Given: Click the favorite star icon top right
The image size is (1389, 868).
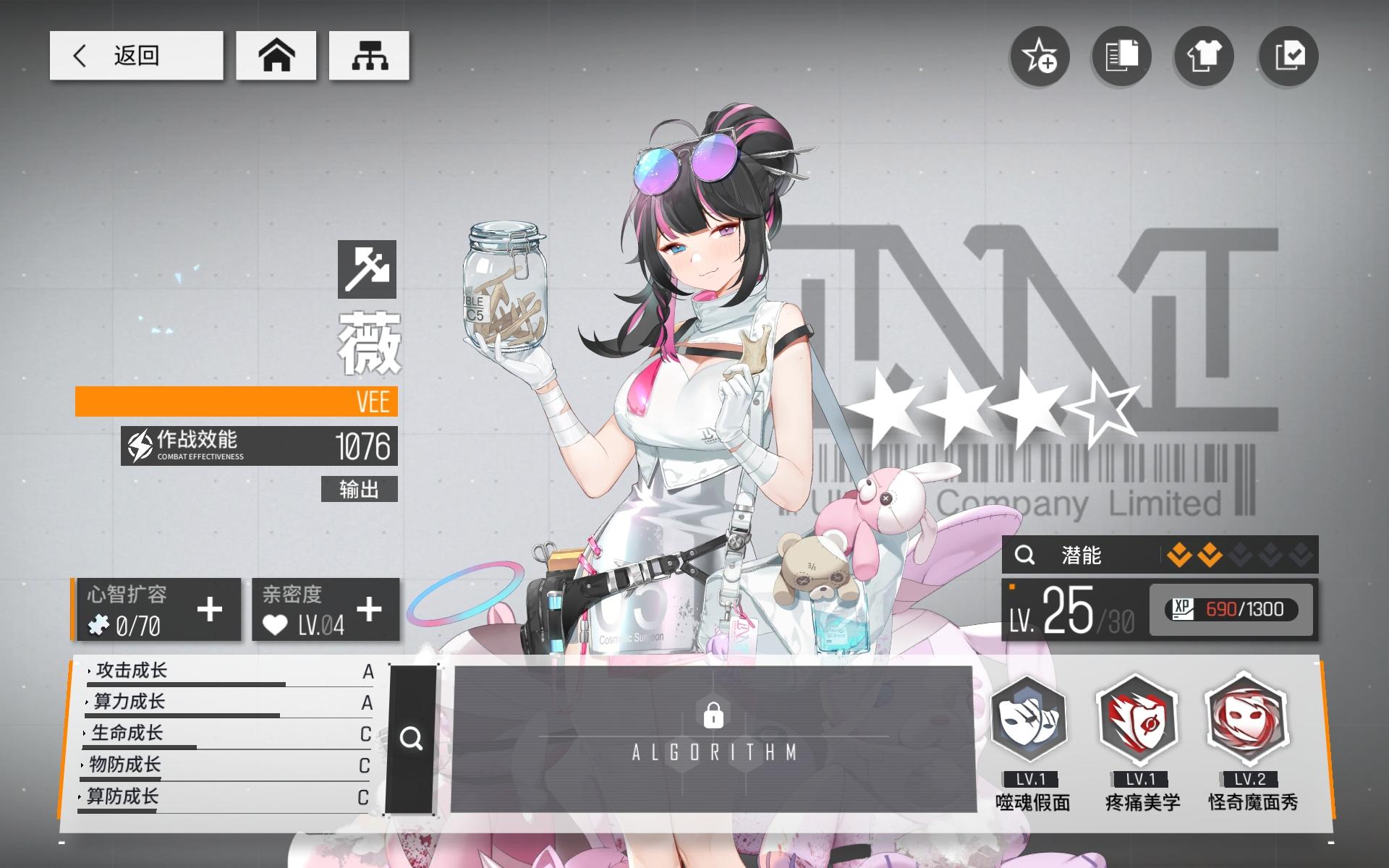Looking at the screenshot, I should coord(1040,57).
